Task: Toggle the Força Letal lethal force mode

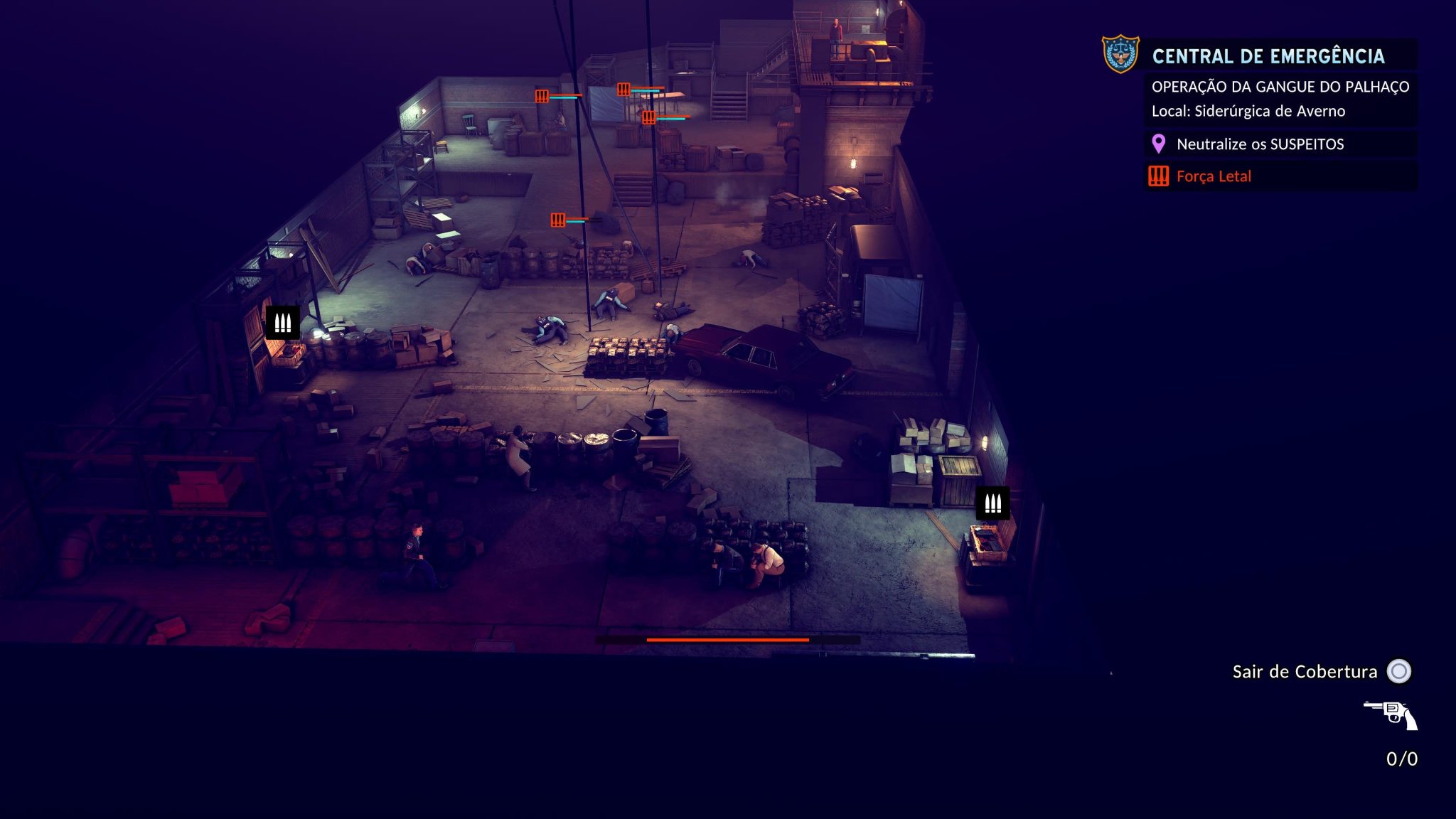Action: [x=1213, y=176]
